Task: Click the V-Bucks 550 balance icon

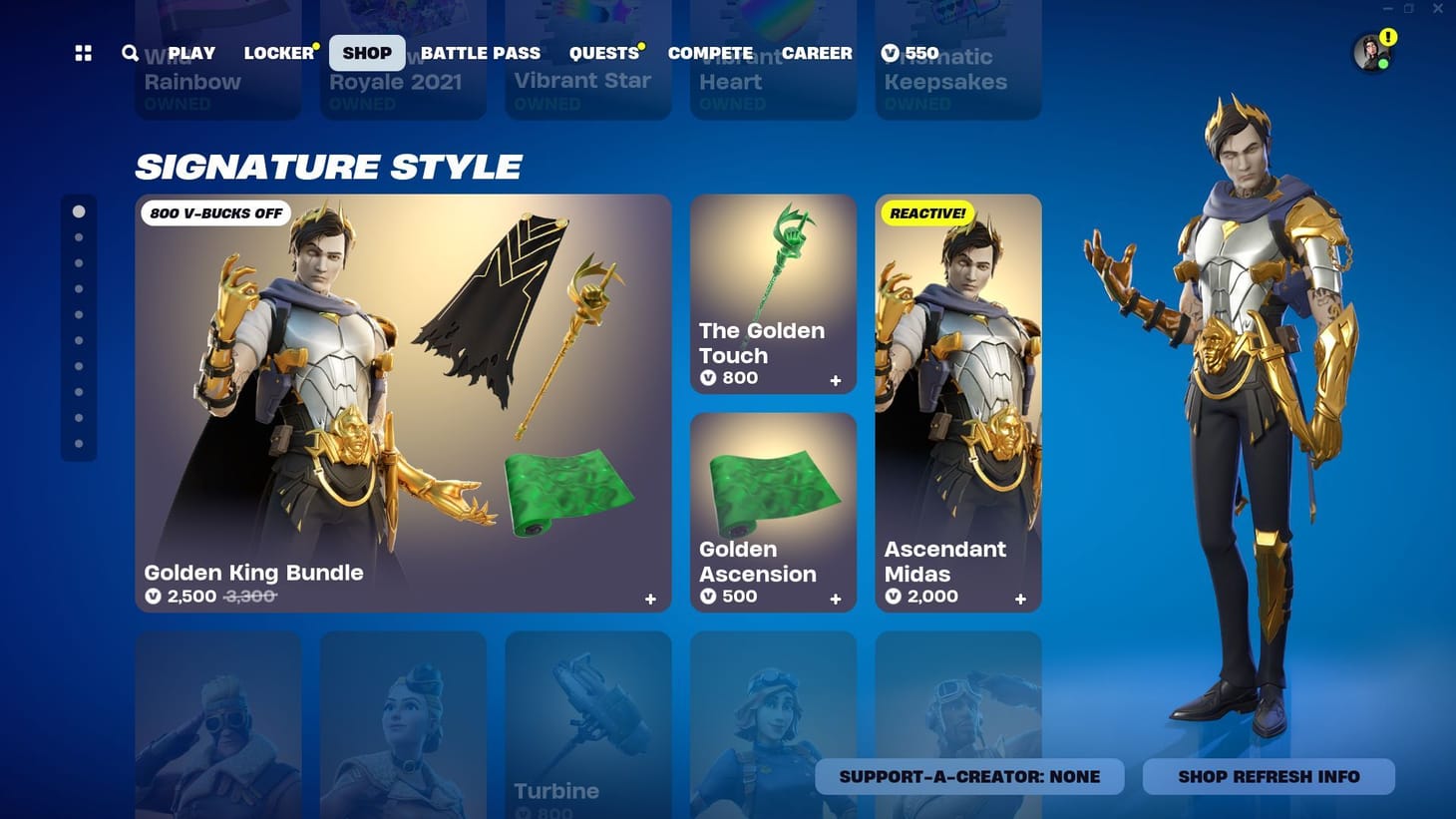Action: [889, 53]
